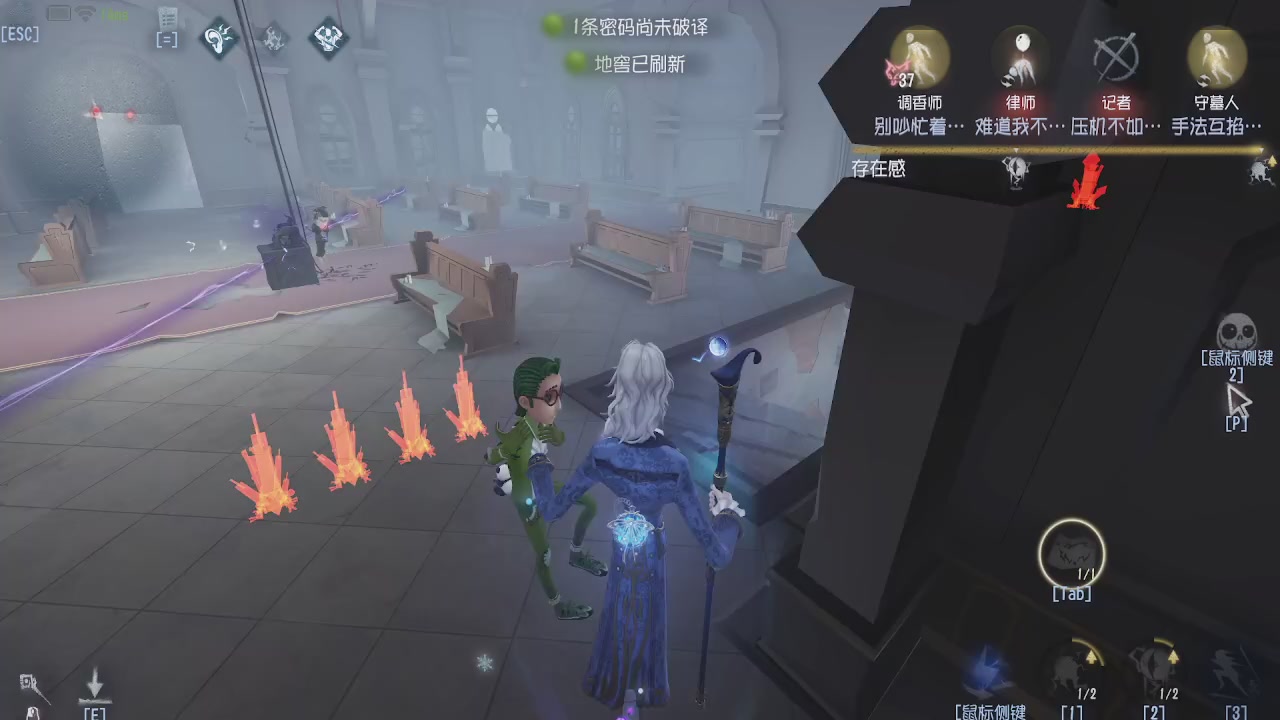Open the match objectives [=] icon
Viewport: 1280px width, 720px height.
pyautogui.click(x=166, y=39)
